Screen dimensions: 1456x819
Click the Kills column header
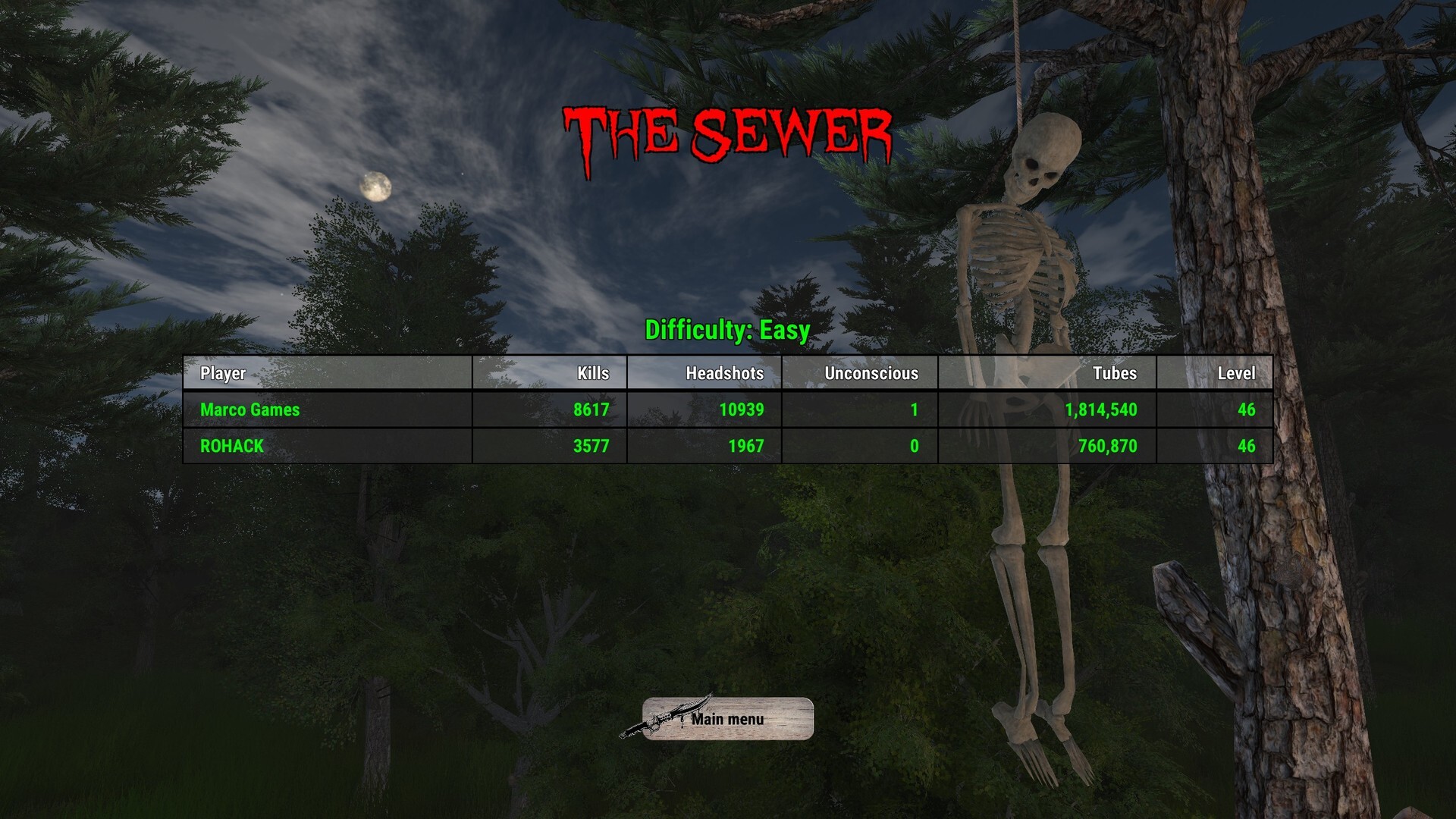pyautogui.click(x=591, y=373)
